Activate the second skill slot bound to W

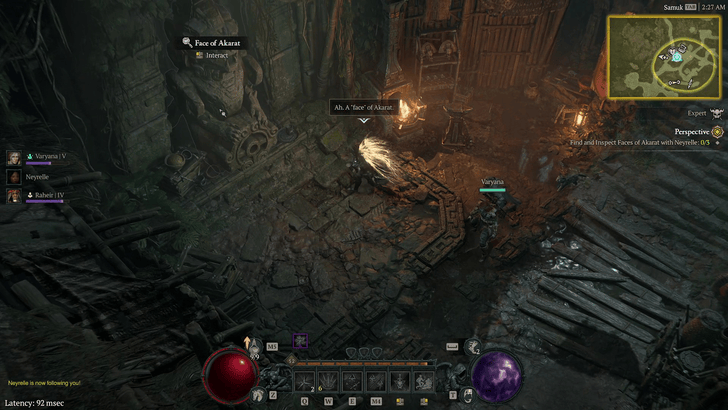[328, 381]
